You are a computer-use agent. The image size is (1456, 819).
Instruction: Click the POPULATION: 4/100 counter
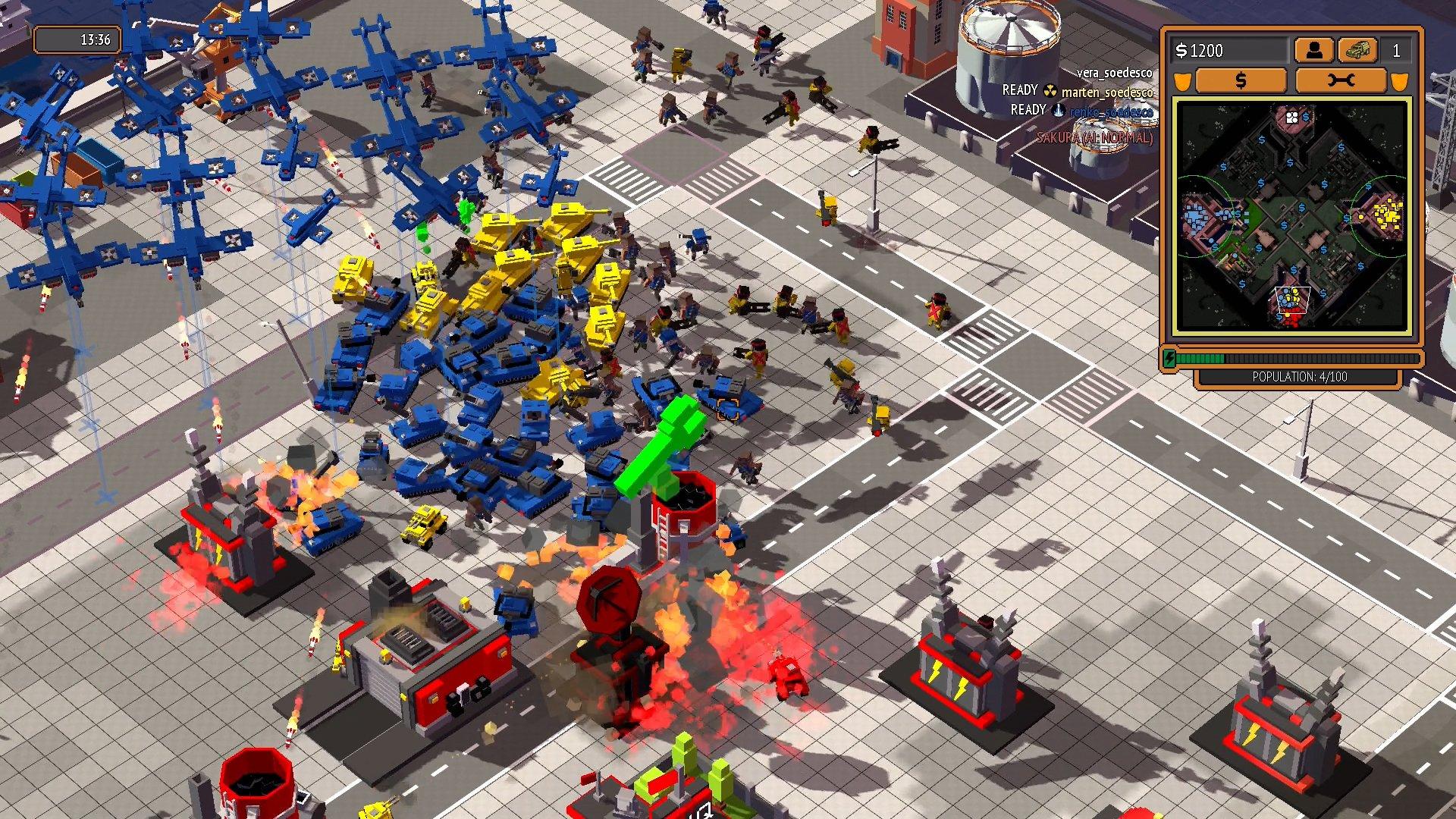(1300, 376)
